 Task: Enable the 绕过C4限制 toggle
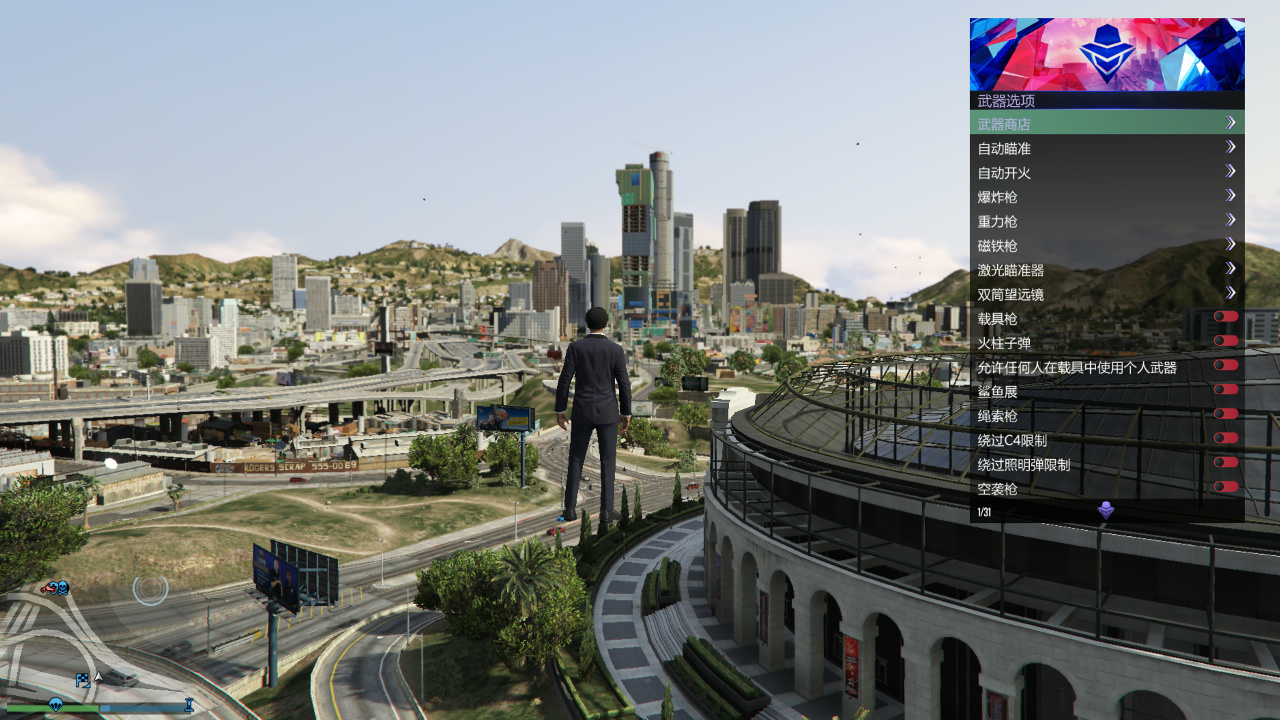(x=1224, y=438)
